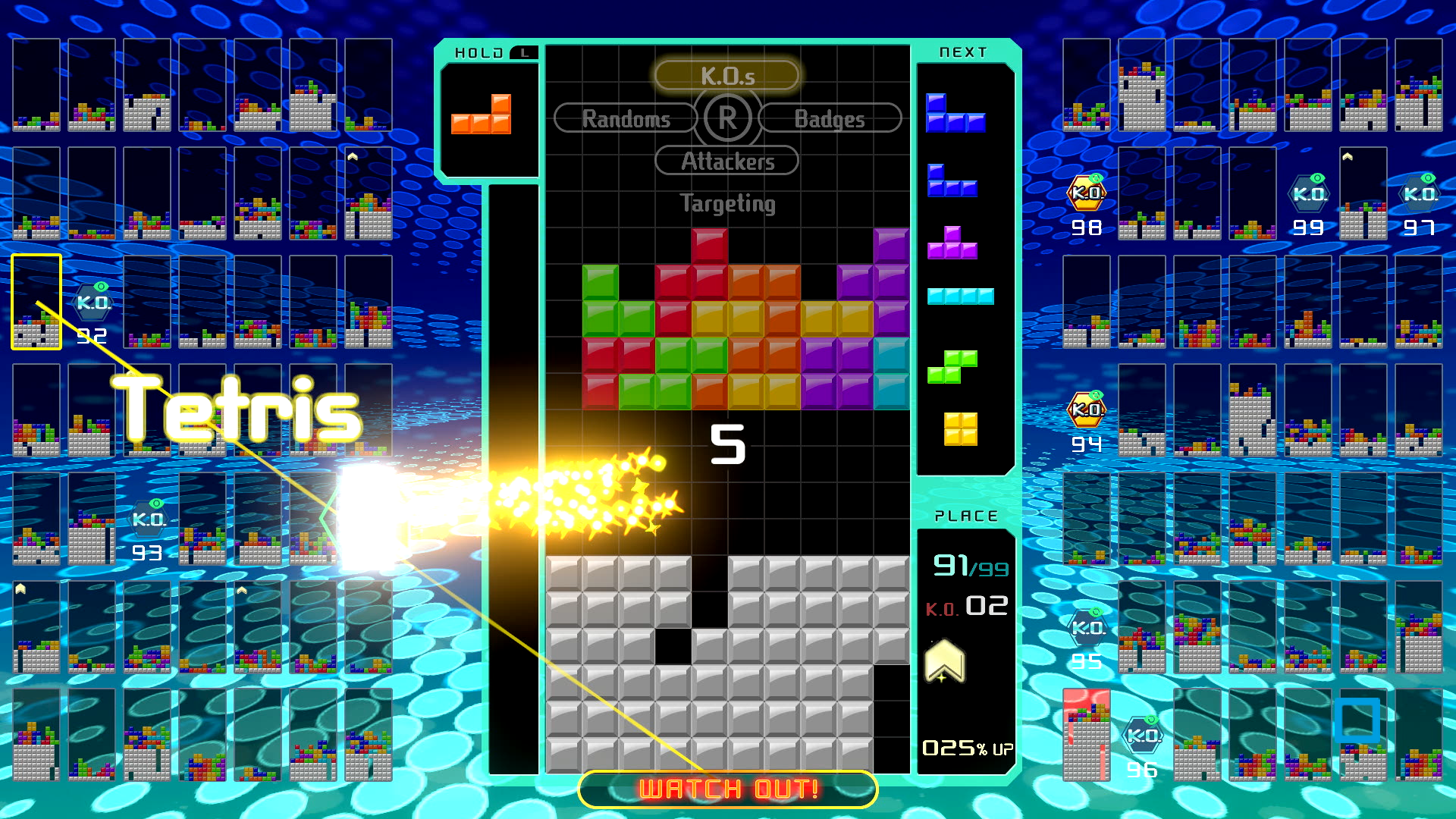Select the Randoms targeting icon
The width and height of the screenshot is (1456, 819).
pos(625,118)
